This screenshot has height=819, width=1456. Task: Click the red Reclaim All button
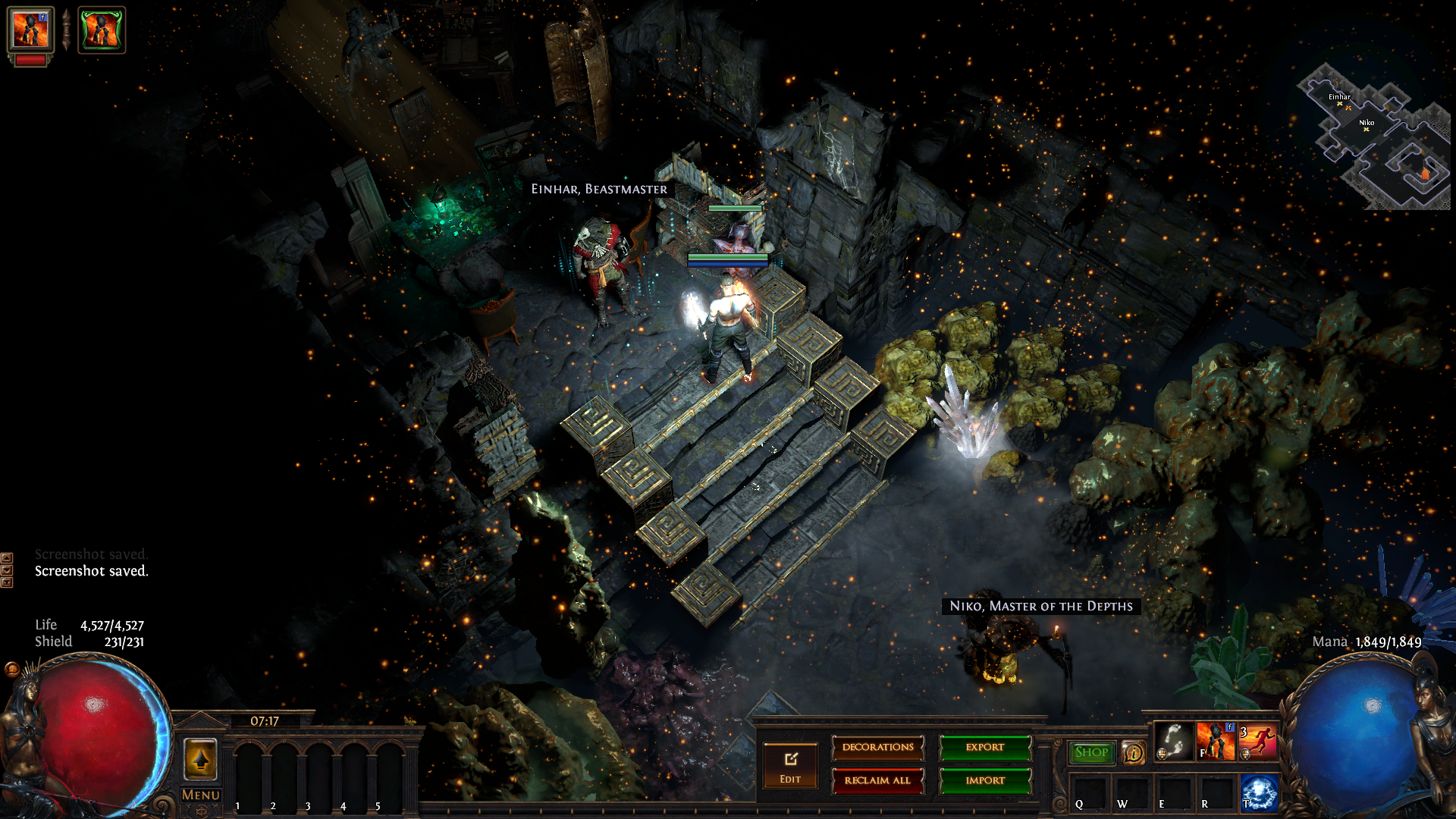[877, 780]
